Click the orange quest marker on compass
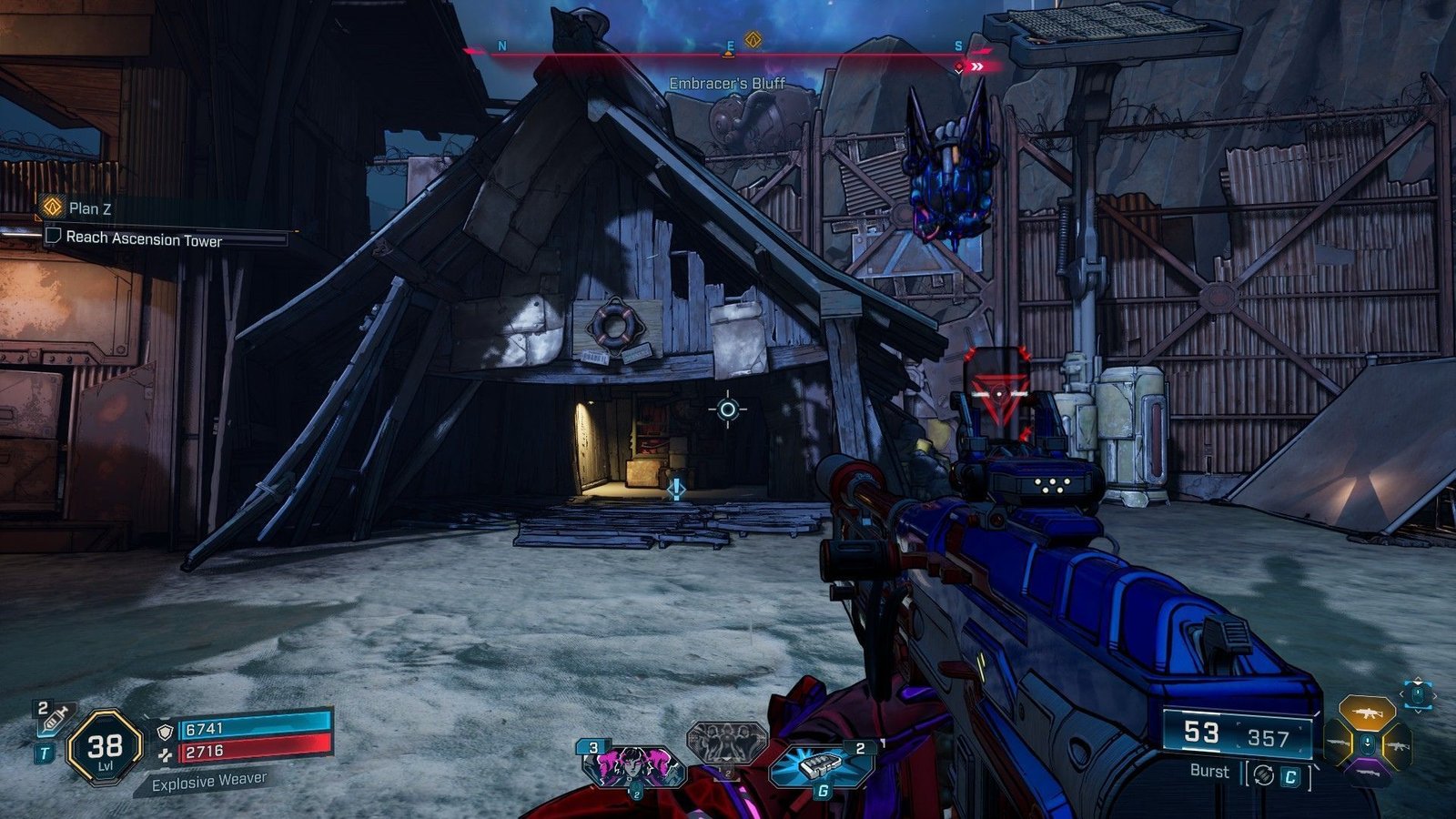Image resolution: width=1456 pixels, height=819 pixels. pyautogui.click(x=753, y=39)
